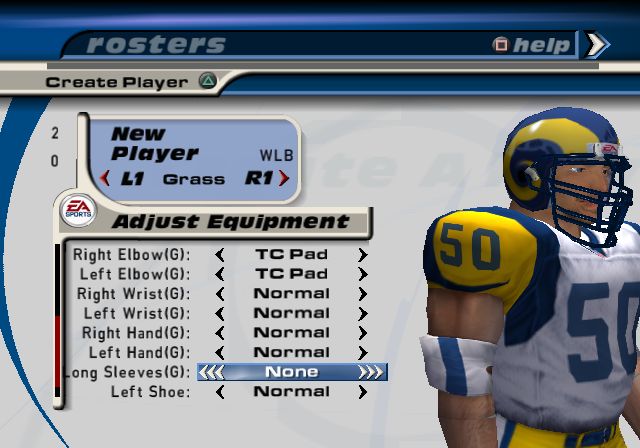Screen dimensions: 640x448
Task: Click right arrow for Long Sleeves(G)
Action: [371, 372]
